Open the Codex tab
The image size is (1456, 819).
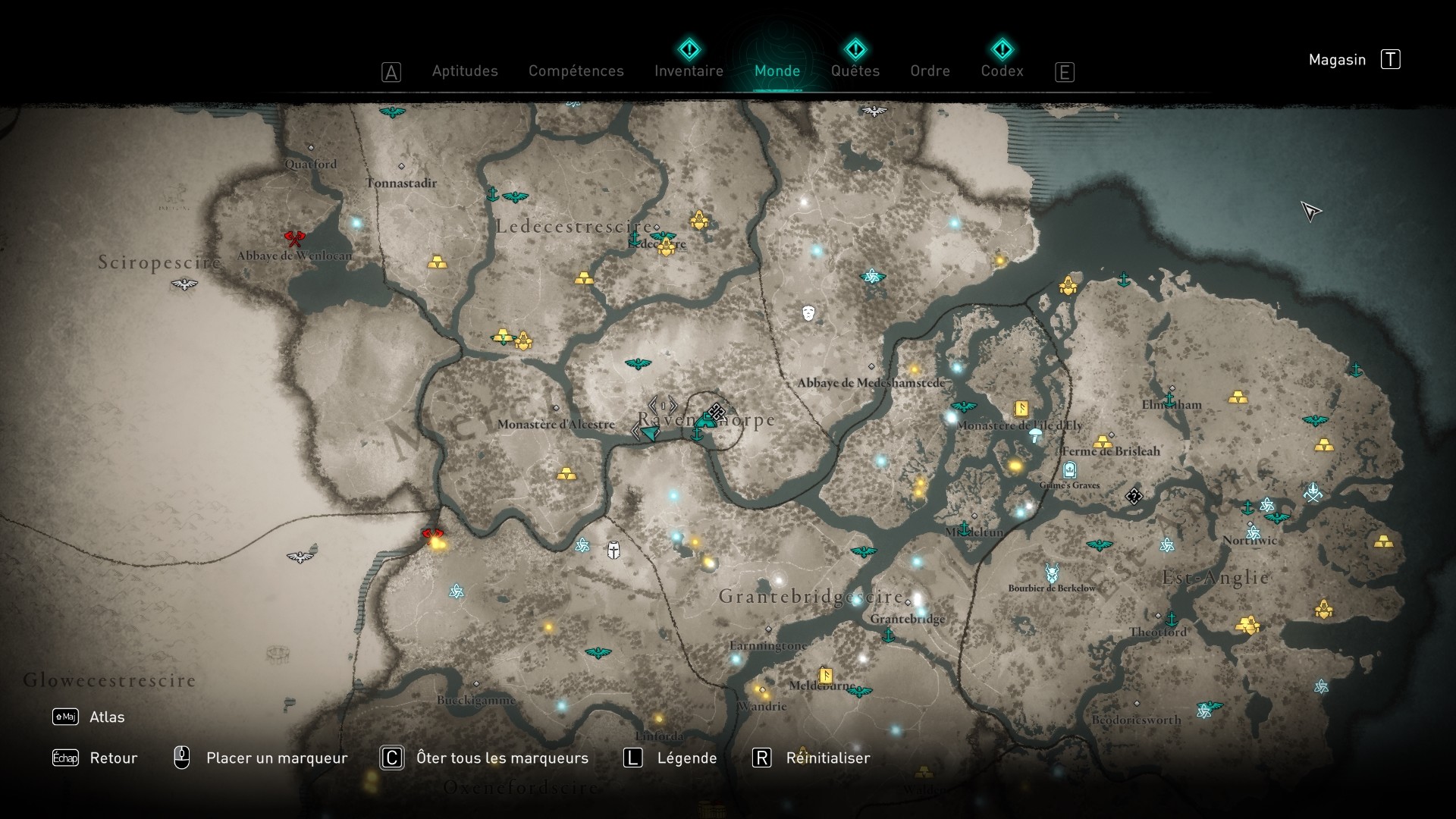pyautogui.click(x=1003, y=71)
